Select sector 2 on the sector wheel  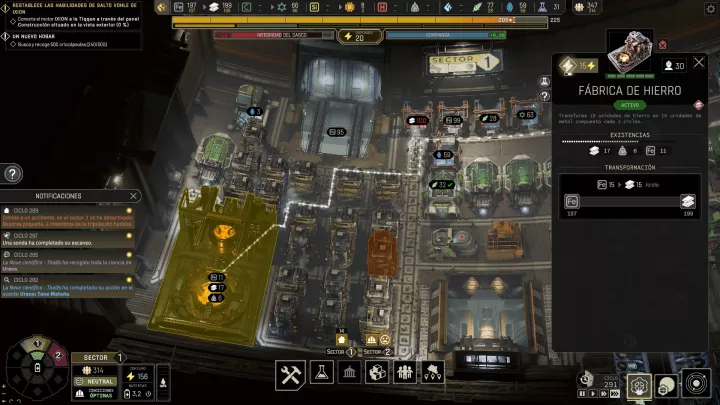coord(57,356)
